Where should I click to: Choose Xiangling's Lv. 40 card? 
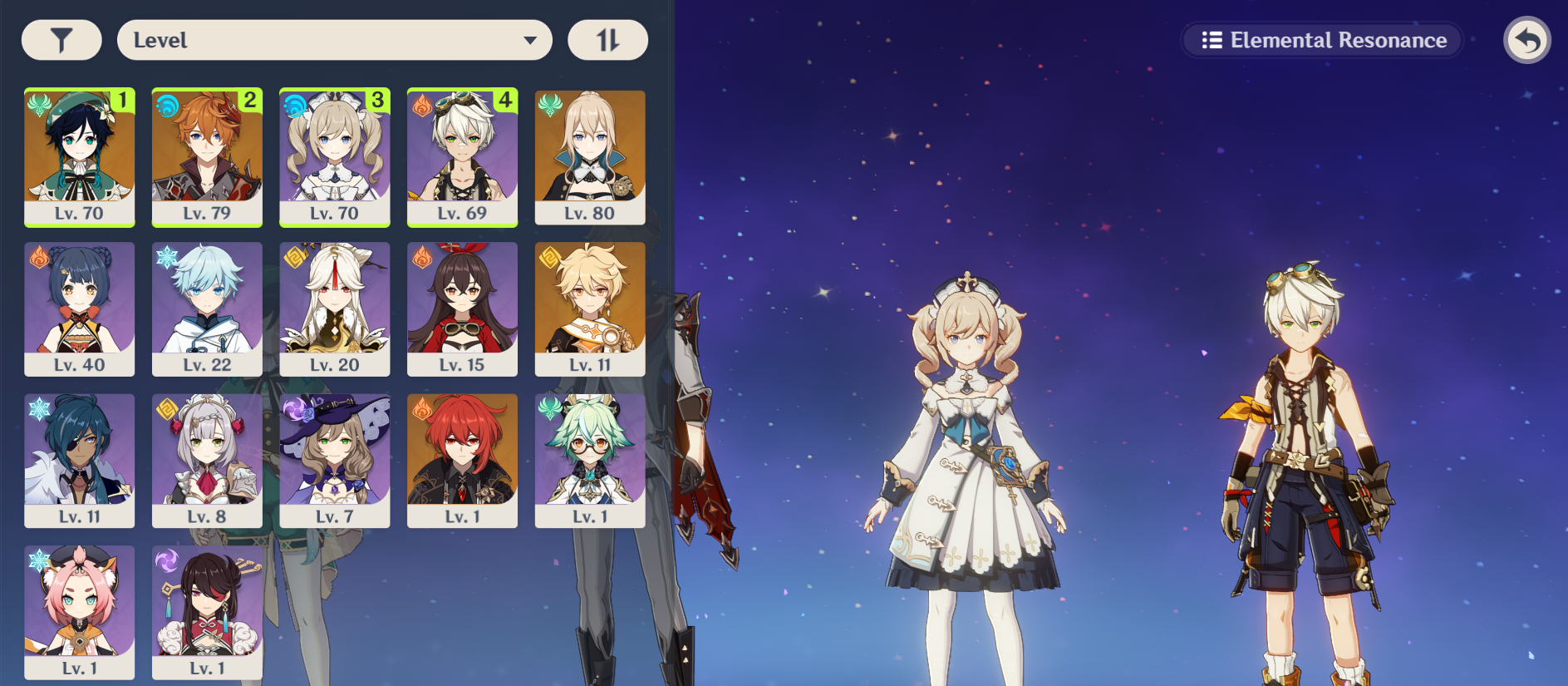pos(80,308)
